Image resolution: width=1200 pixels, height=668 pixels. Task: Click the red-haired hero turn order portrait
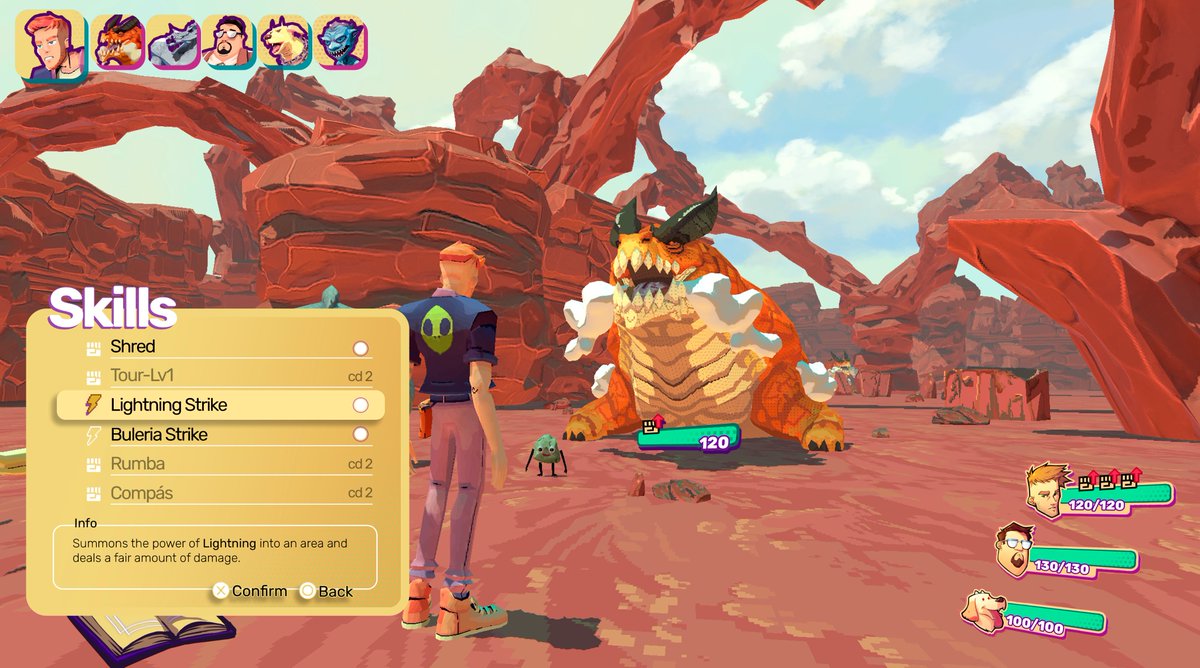49,46
